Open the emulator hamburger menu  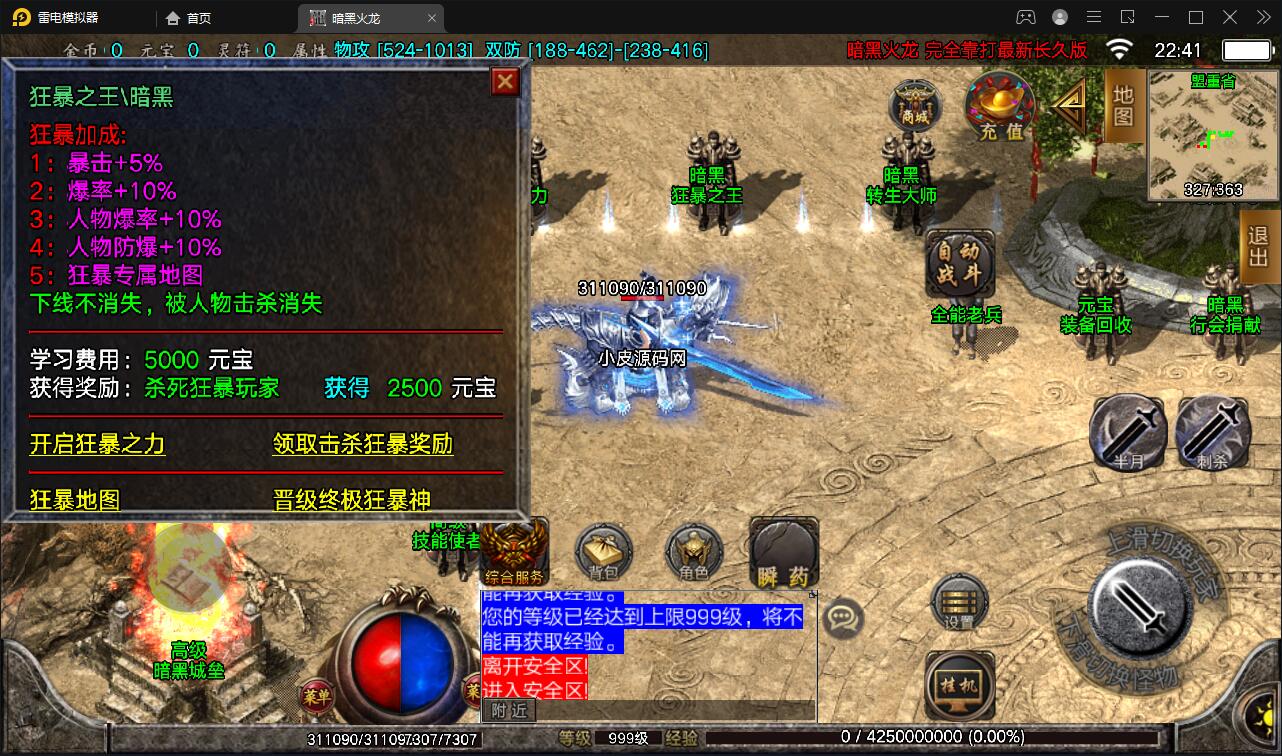point(1094,16)
